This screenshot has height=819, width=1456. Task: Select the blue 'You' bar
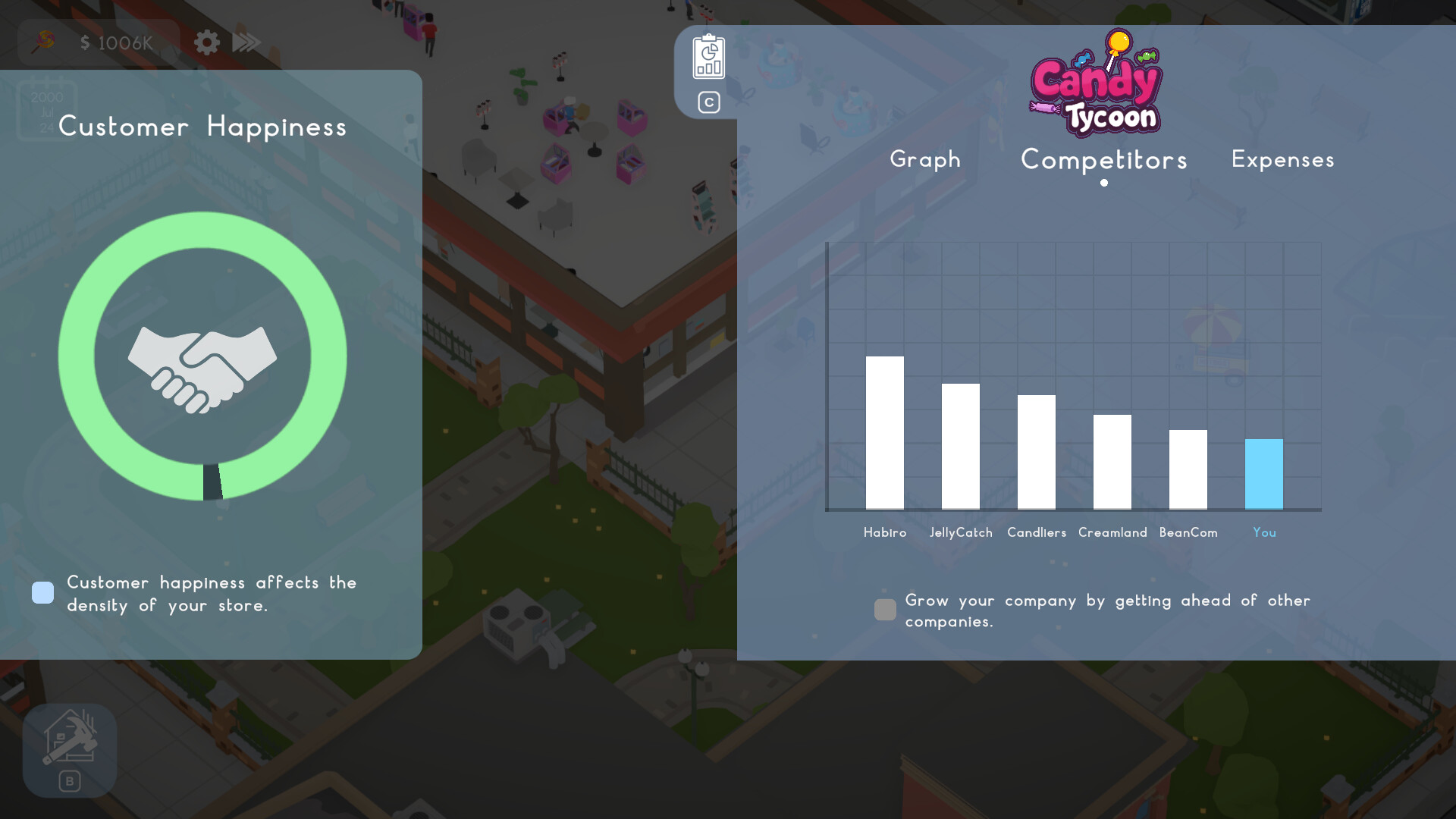pos(1264,474)
